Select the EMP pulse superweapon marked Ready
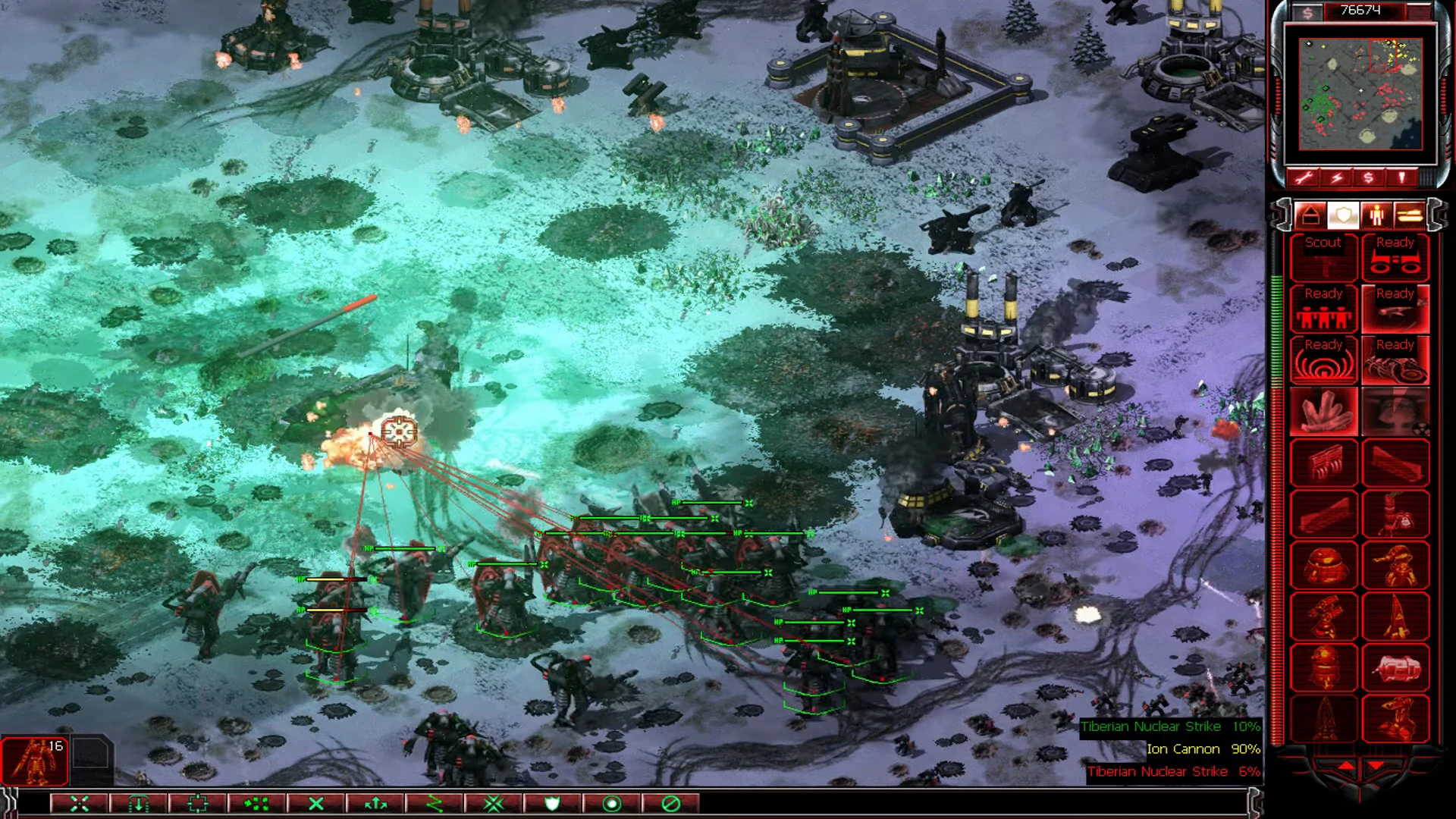Image resolution: width=1456 pixels, height=819 pixels. [x=1325, y=362]
